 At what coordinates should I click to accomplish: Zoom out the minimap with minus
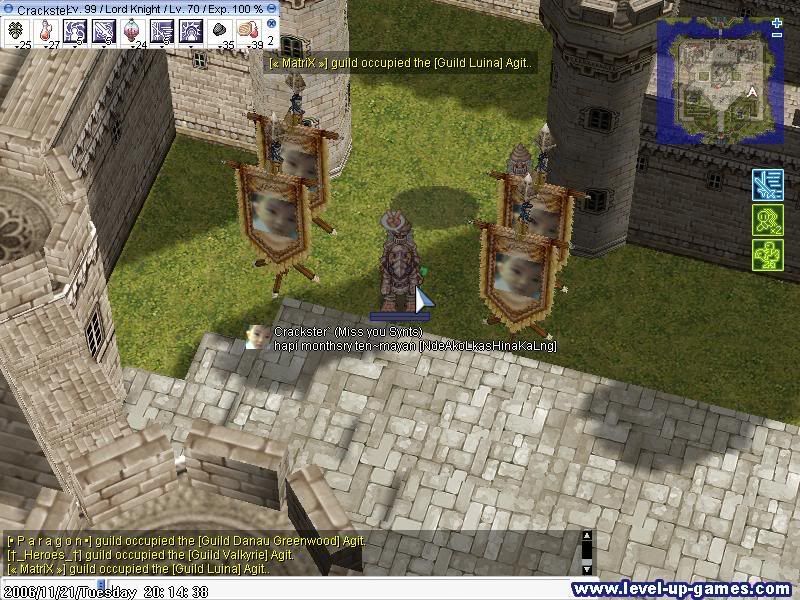pyautogui.click(x=778, y=35)
